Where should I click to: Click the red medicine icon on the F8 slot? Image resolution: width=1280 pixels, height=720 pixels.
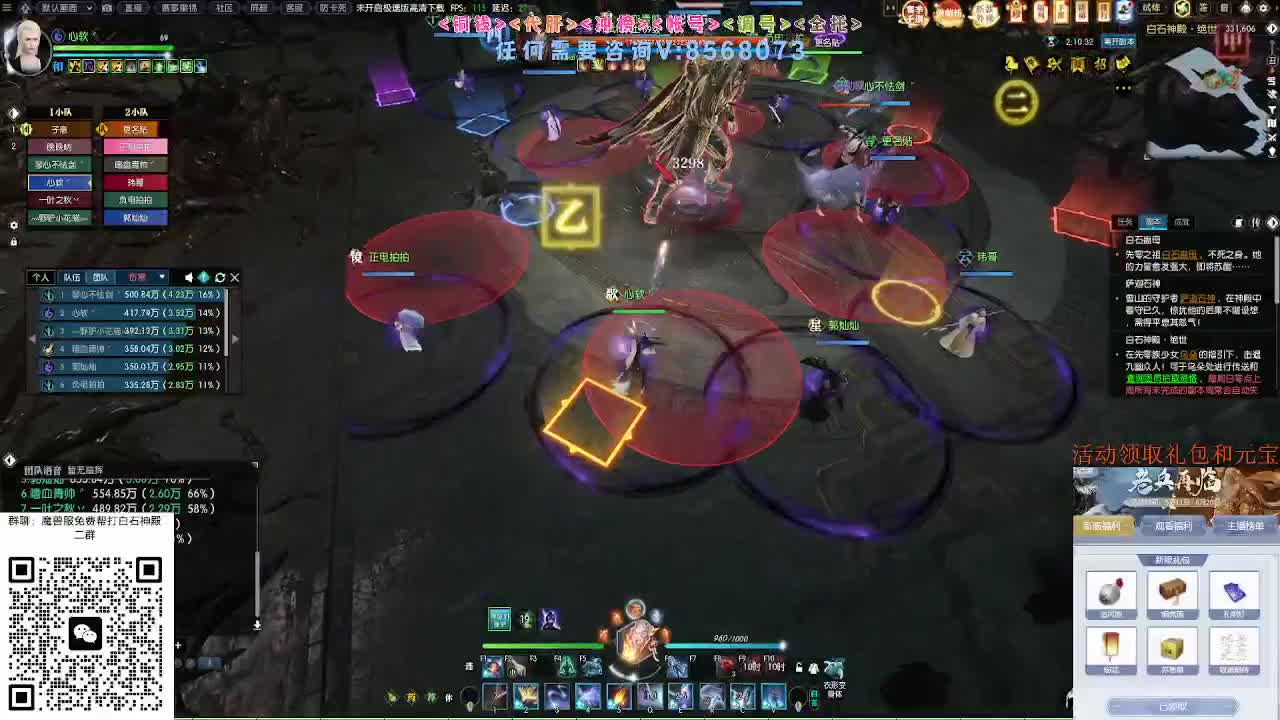point(724,667)
